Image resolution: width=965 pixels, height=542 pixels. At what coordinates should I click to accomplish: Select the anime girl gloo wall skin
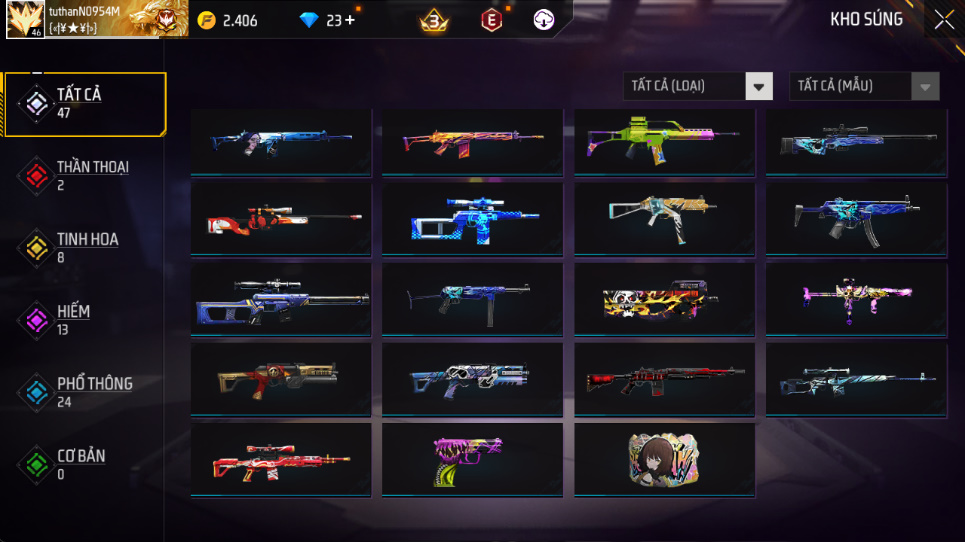(664, 460)
